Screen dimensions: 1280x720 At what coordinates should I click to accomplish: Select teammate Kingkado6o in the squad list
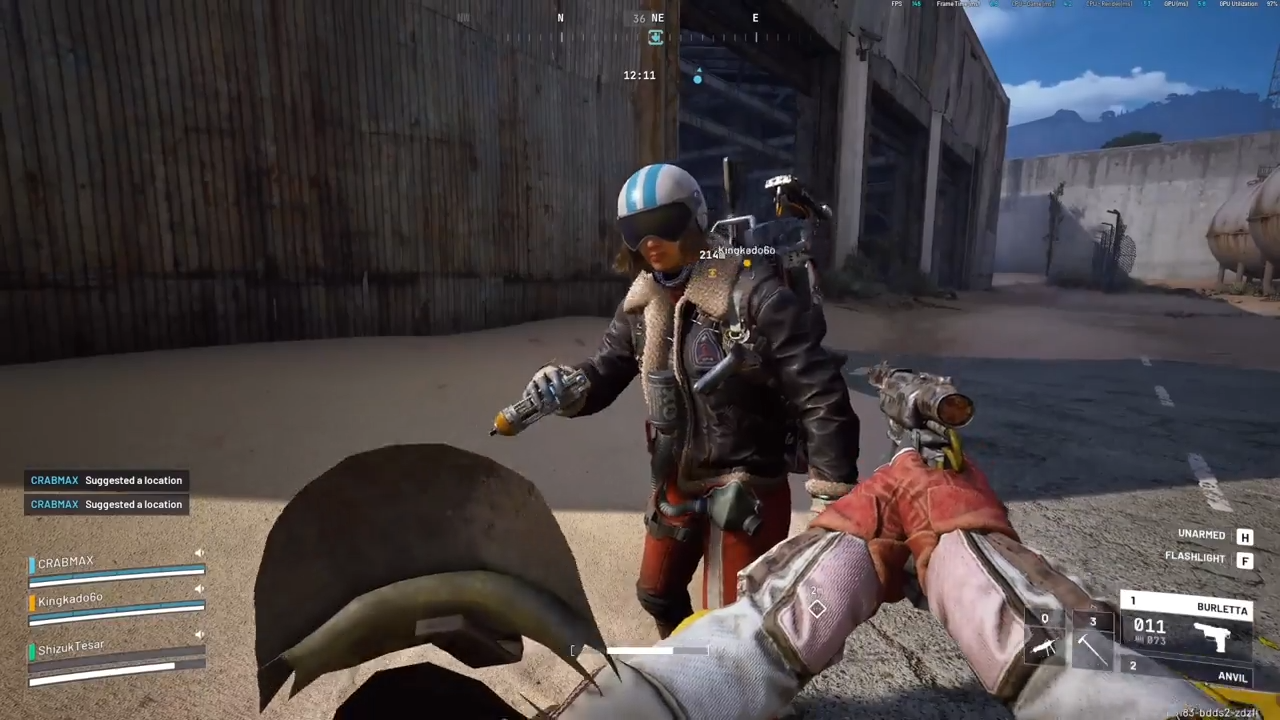pos(70,600)
